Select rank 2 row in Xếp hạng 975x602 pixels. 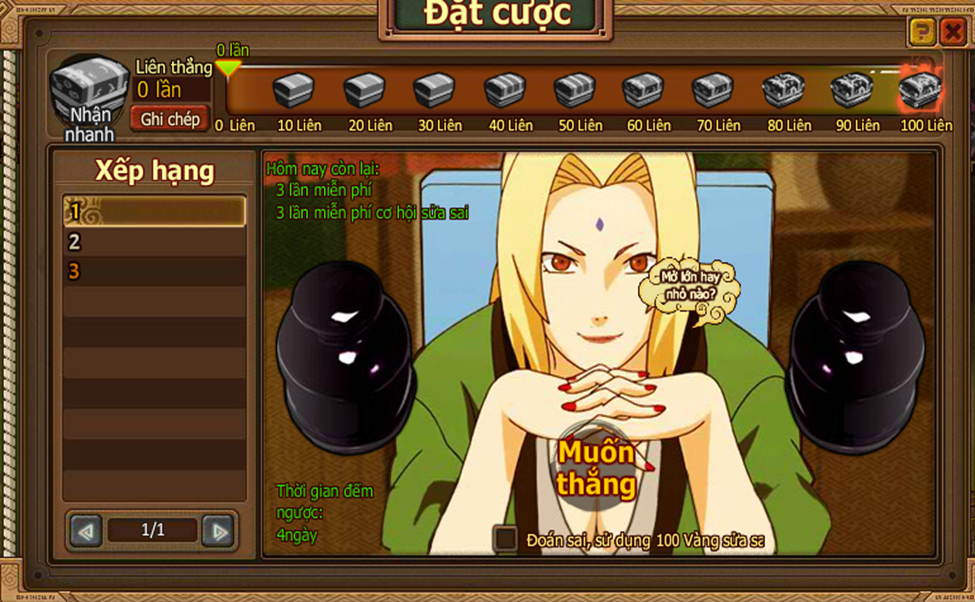pos(154,241)
